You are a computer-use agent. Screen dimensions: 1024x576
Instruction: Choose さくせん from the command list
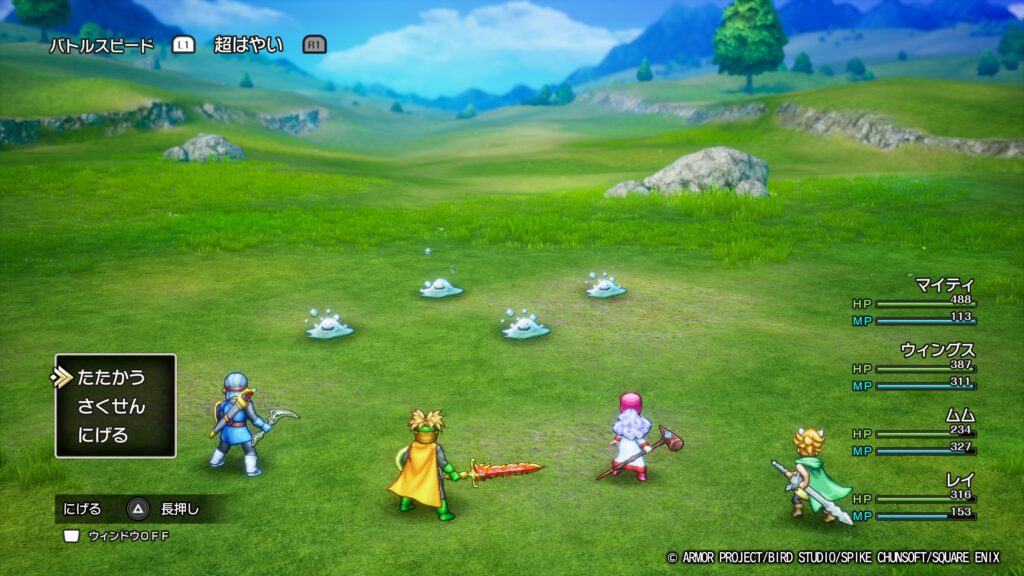click(x=111, y=407)
